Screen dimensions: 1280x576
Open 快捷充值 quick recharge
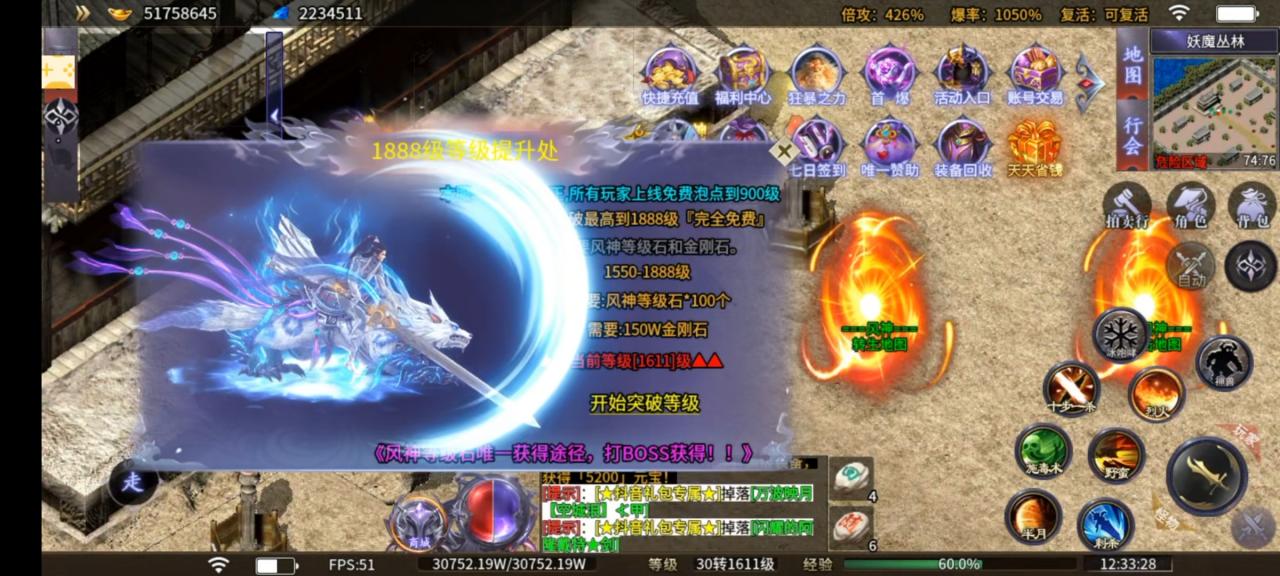click(670, 73)
